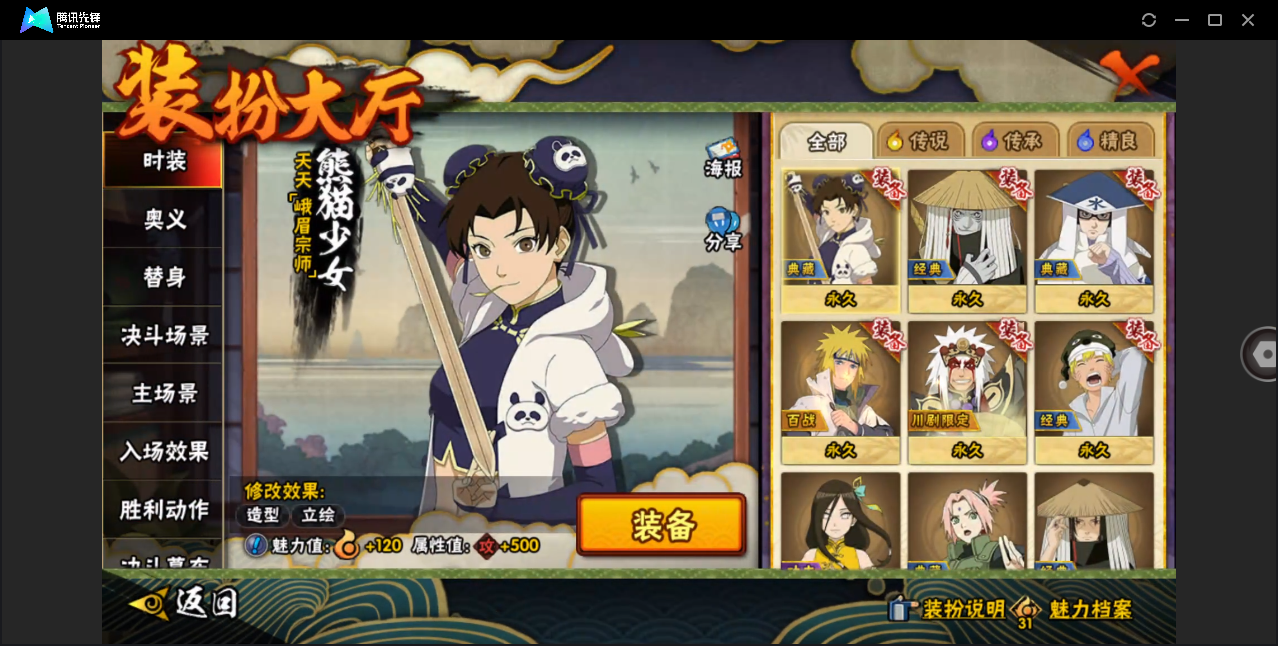The width and height of the screenshot is (1278, 646).
Task: Switch to the 传说 tab
Action: (x=920, y=141)
